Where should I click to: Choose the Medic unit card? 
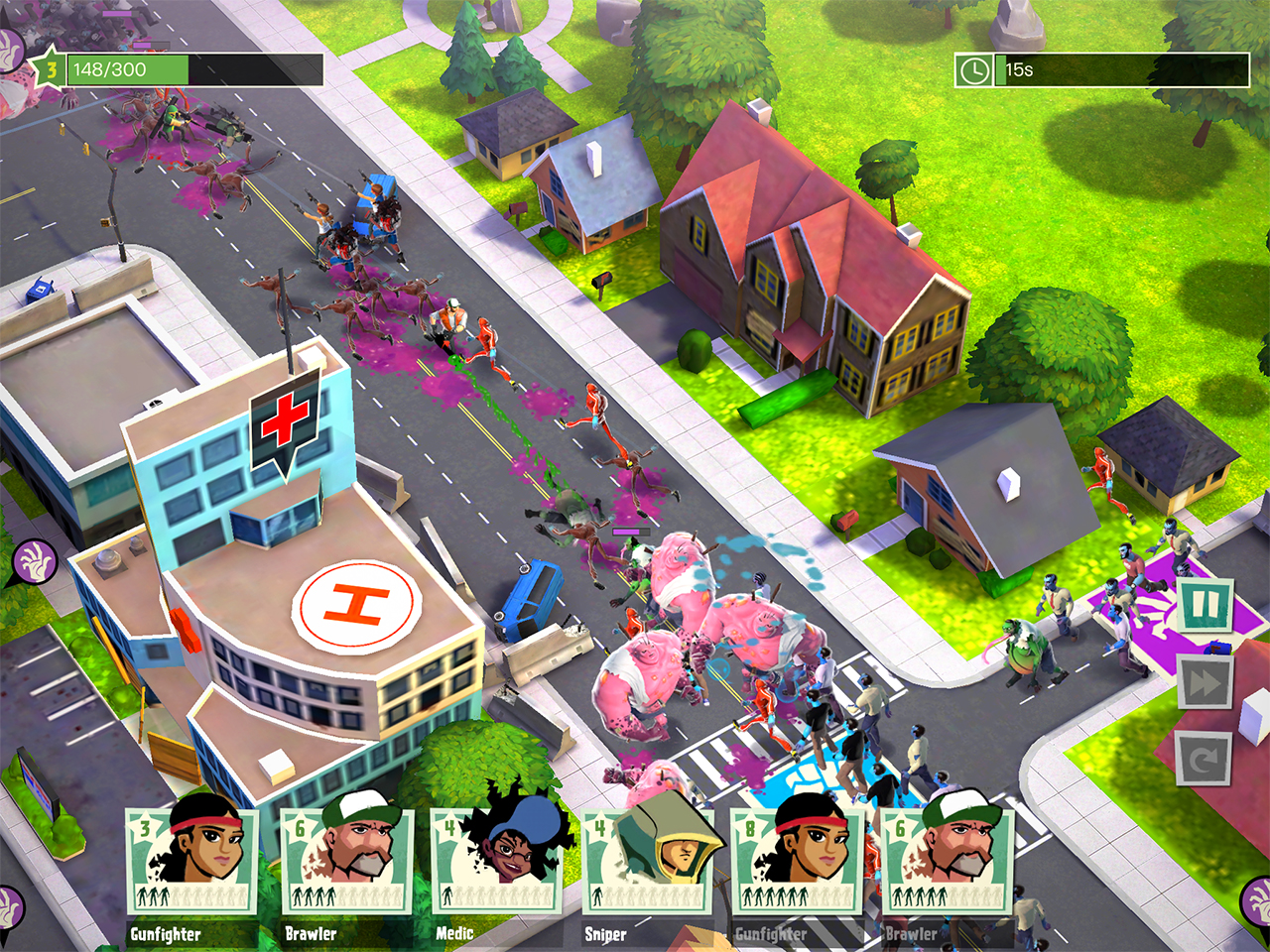click(495, 861)
